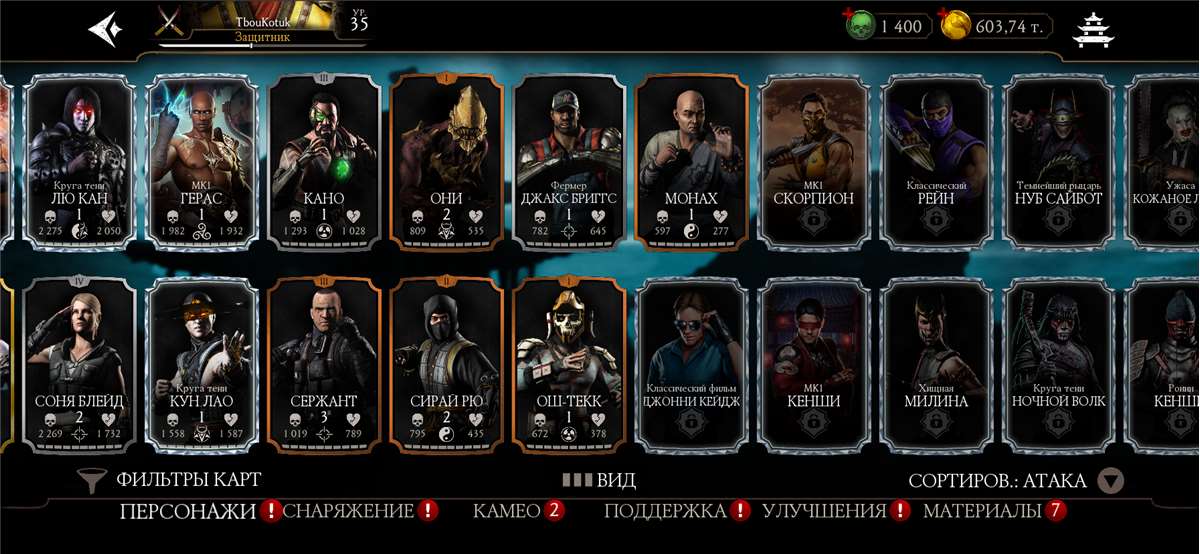Open the Монах character card
Screen dimensions: 1200x554
(691, 160)
